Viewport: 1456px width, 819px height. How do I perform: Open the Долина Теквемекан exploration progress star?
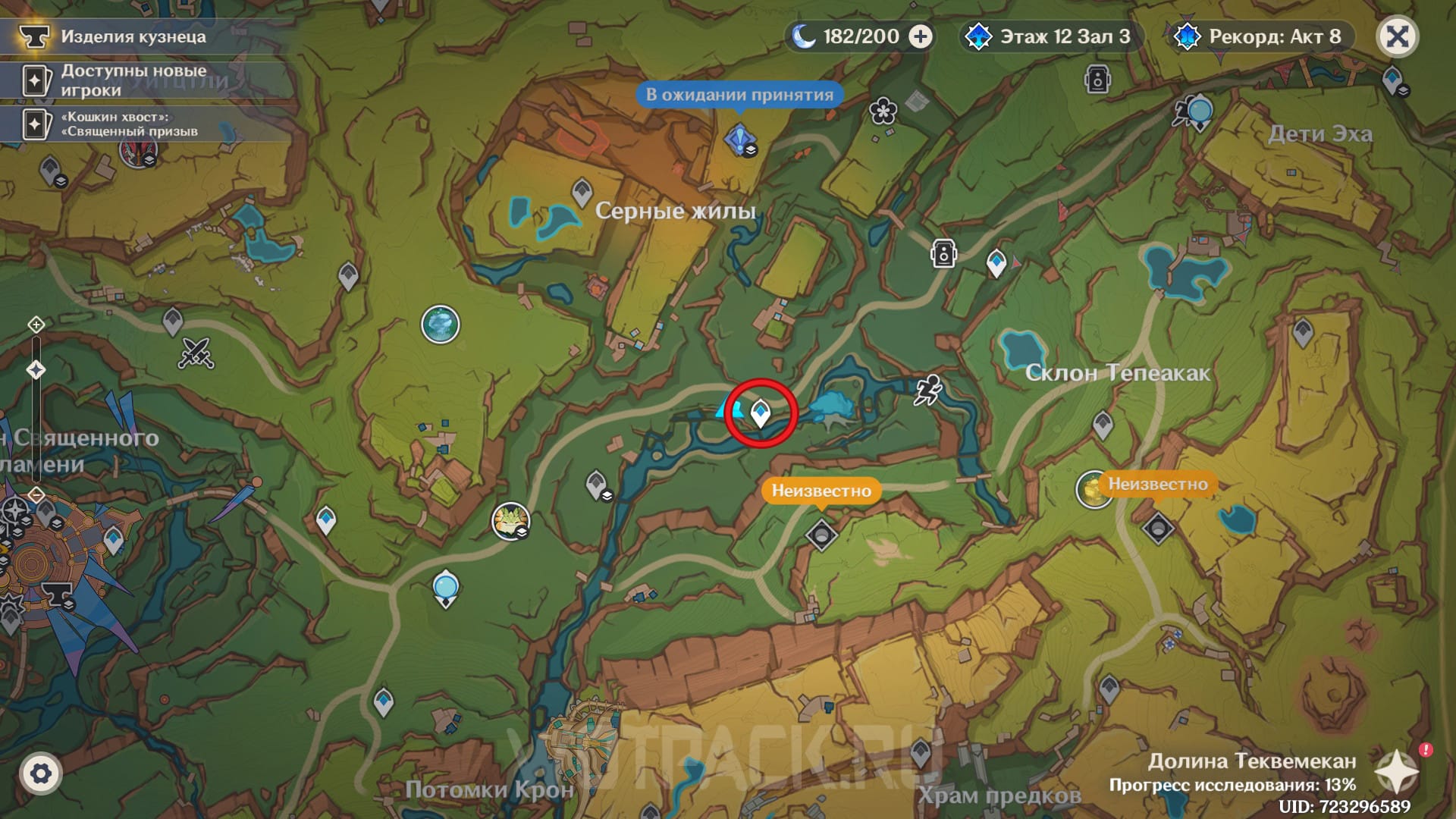pos(1397,772)
